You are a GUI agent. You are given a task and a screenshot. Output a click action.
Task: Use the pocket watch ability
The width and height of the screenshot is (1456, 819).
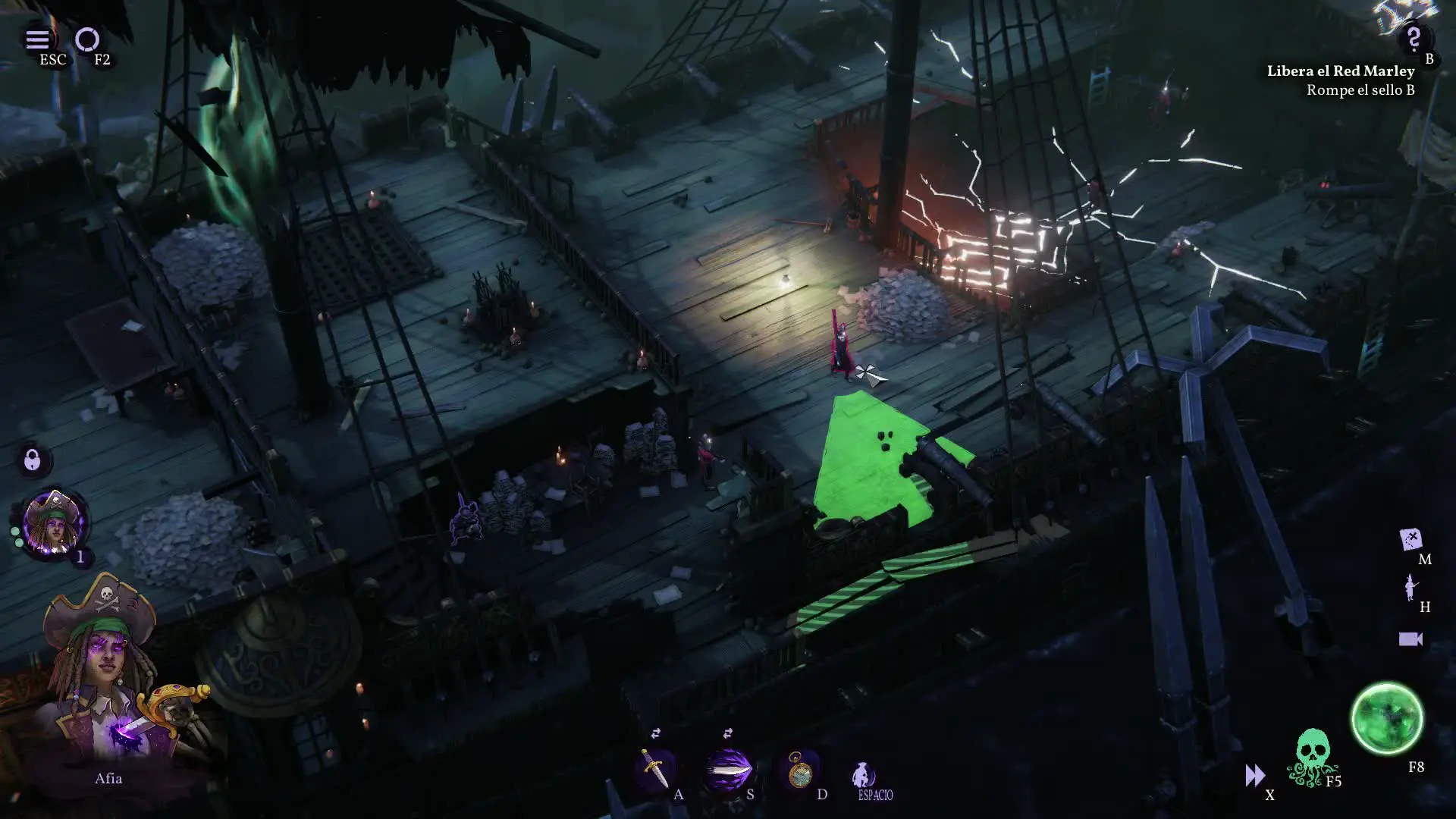tap(799, 771)
